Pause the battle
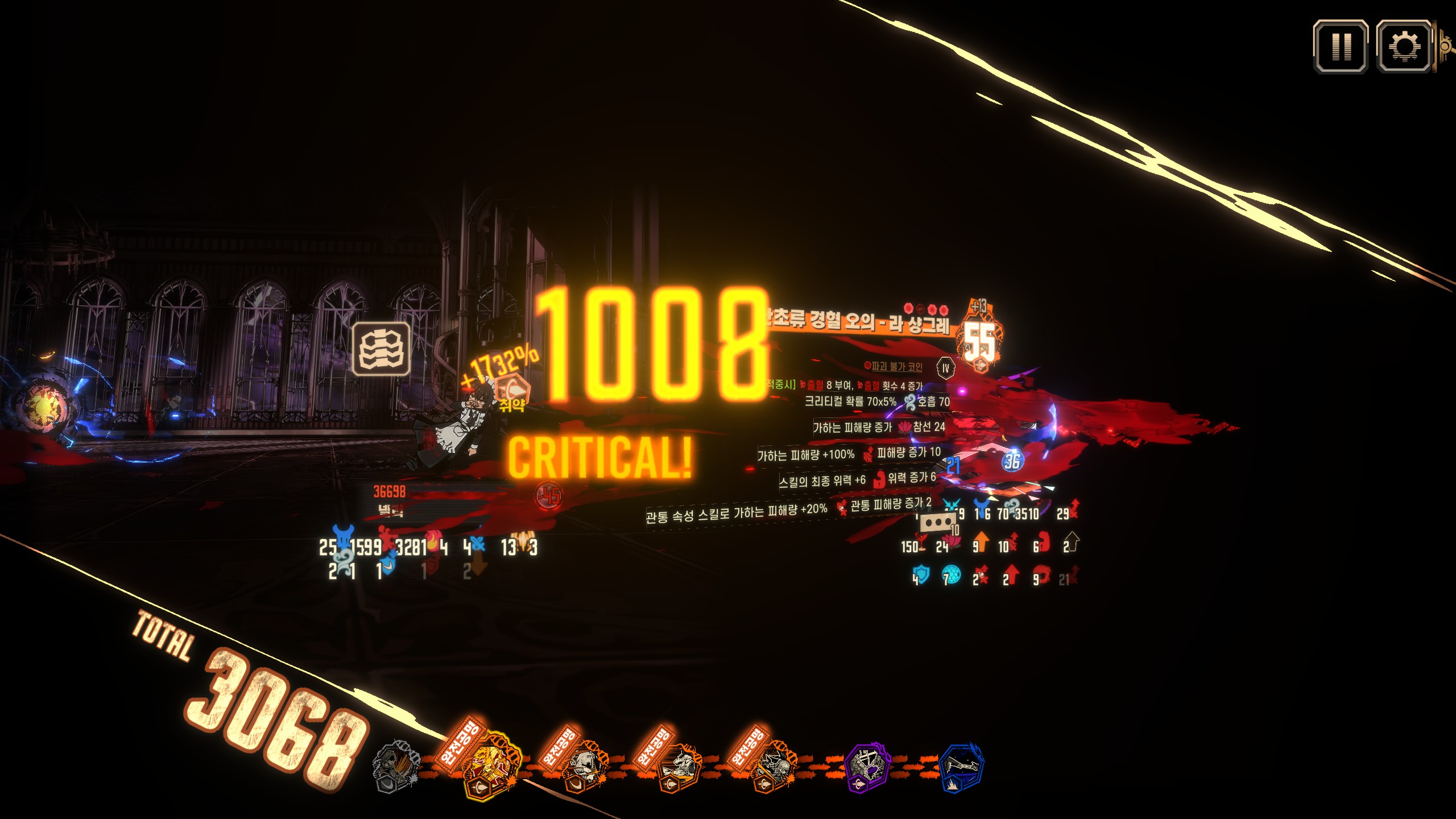The height and width of the screenshot is (819, 1456). 1340,47
